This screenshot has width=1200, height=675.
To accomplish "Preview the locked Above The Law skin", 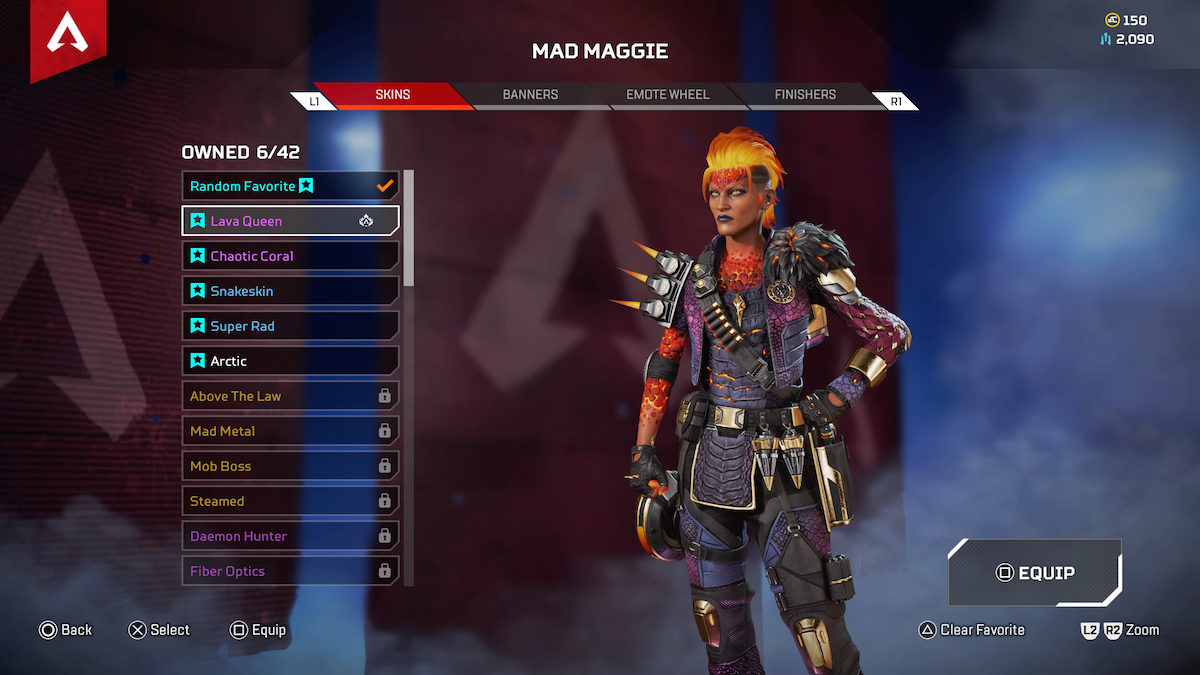I will (290, 396).
